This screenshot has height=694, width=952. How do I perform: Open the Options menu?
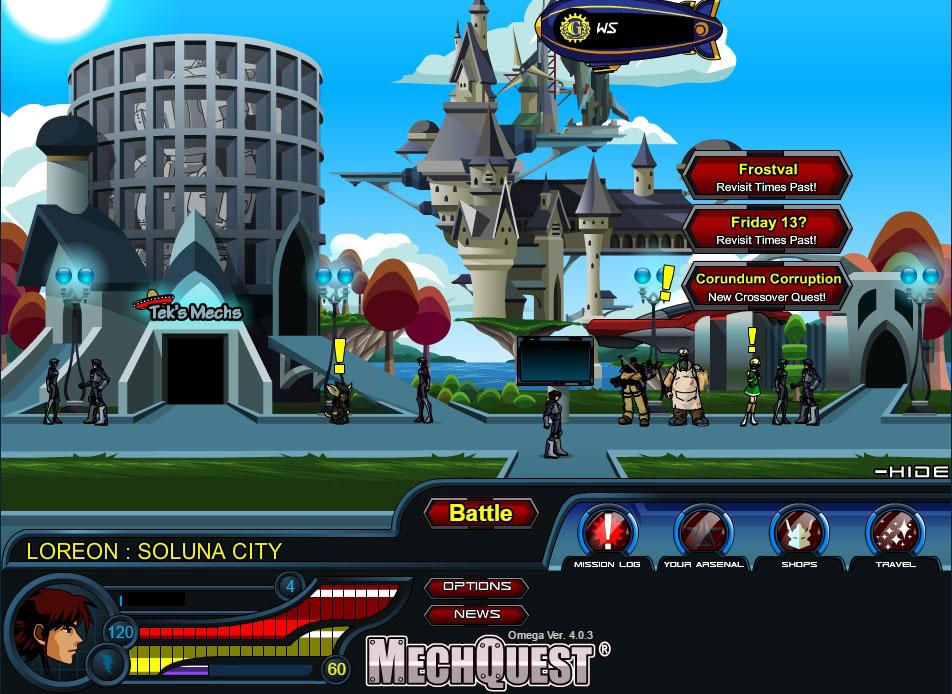point(477,587)
